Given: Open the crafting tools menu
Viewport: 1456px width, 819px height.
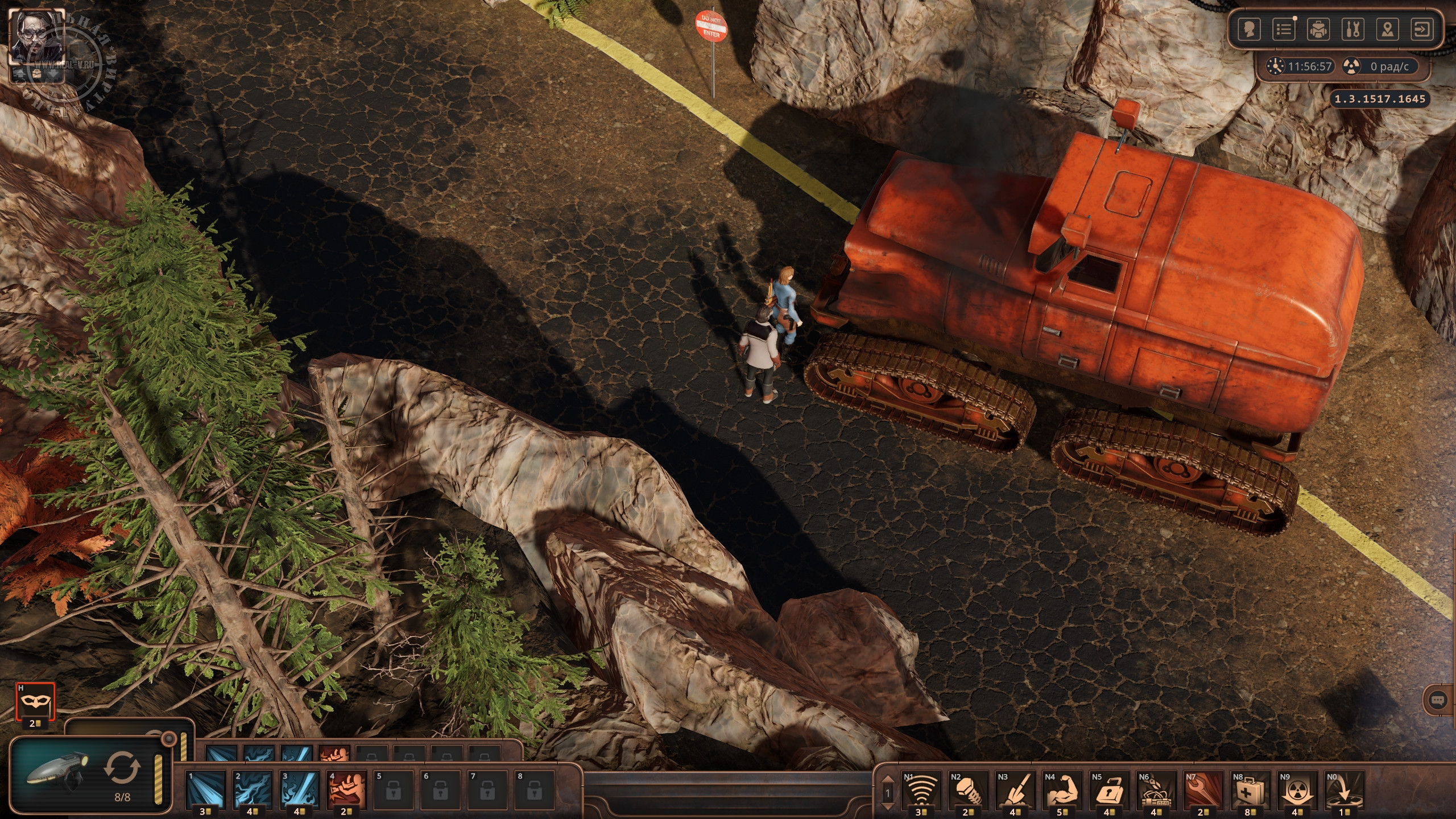Looking at the screenshot, I should [1353, 30].
